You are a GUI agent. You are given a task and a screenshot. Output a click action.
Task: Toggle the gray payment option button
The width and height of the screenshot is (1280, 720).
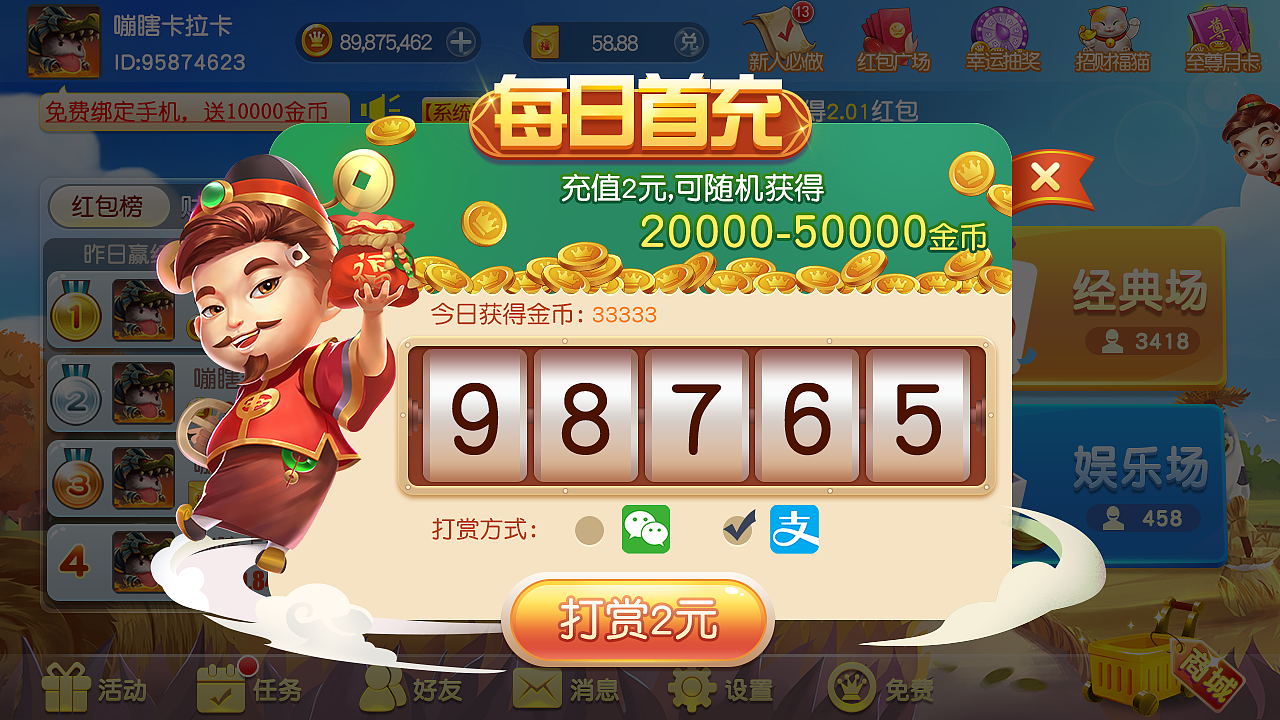(589, 529)
